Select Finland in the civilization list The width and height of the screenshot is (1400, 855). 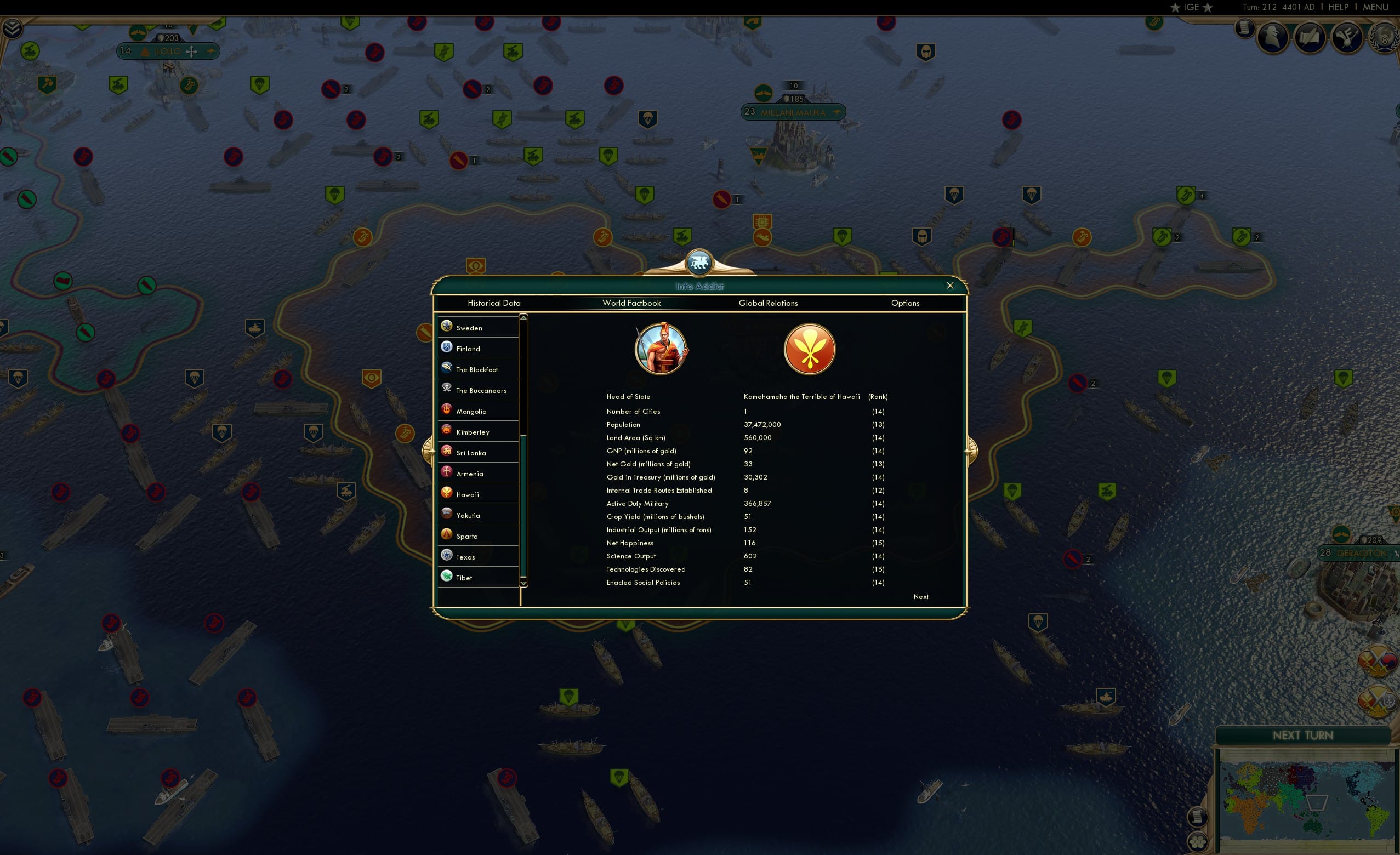447,346
